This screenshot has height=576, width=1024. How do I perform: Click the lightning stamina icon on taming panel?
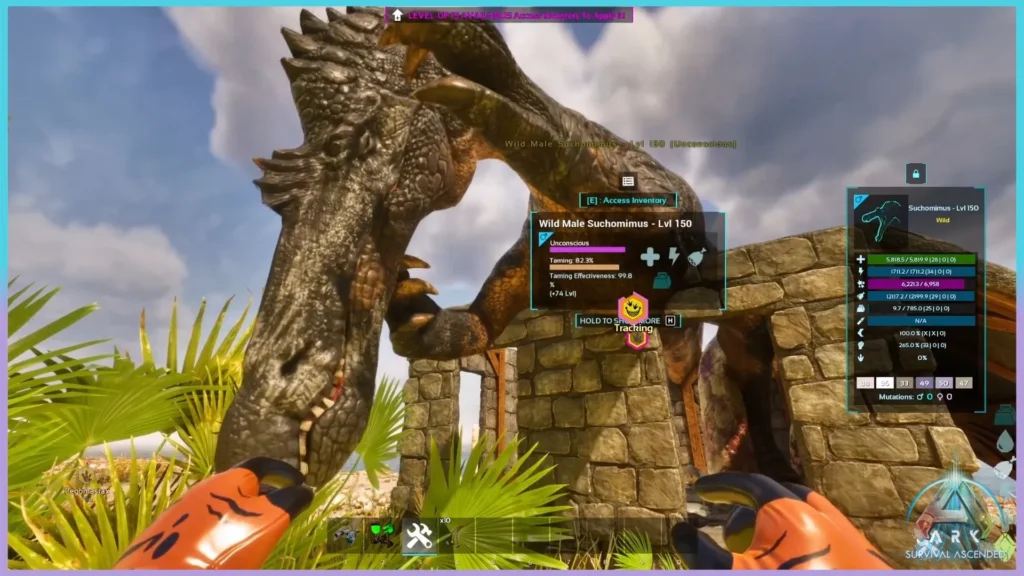pyautogui.click(x=673, y=256)
